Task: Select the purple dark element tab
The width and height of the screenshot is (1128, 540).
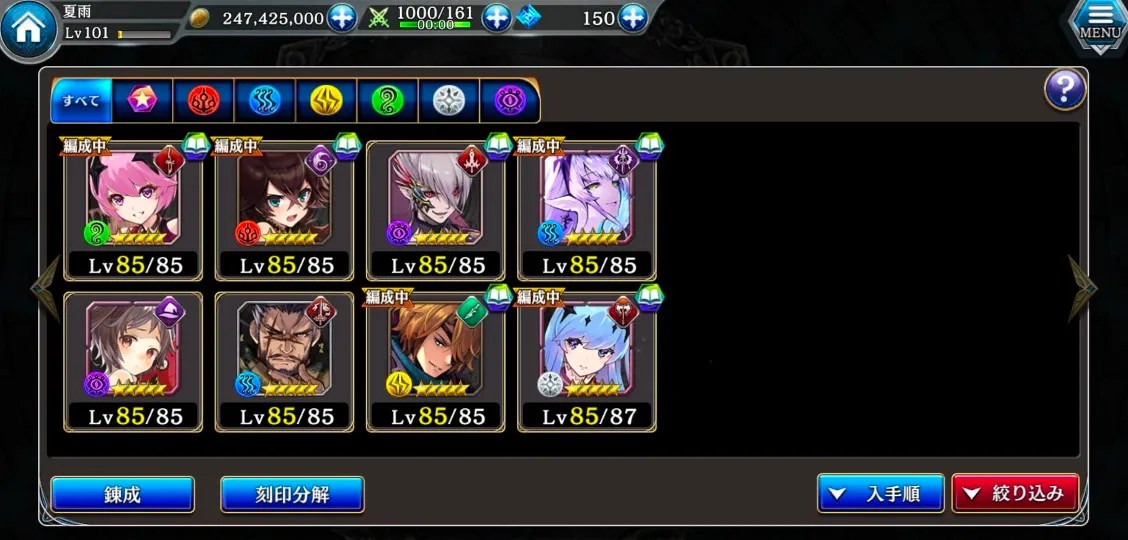Action: pyautogui.click(x=509, y=100)
